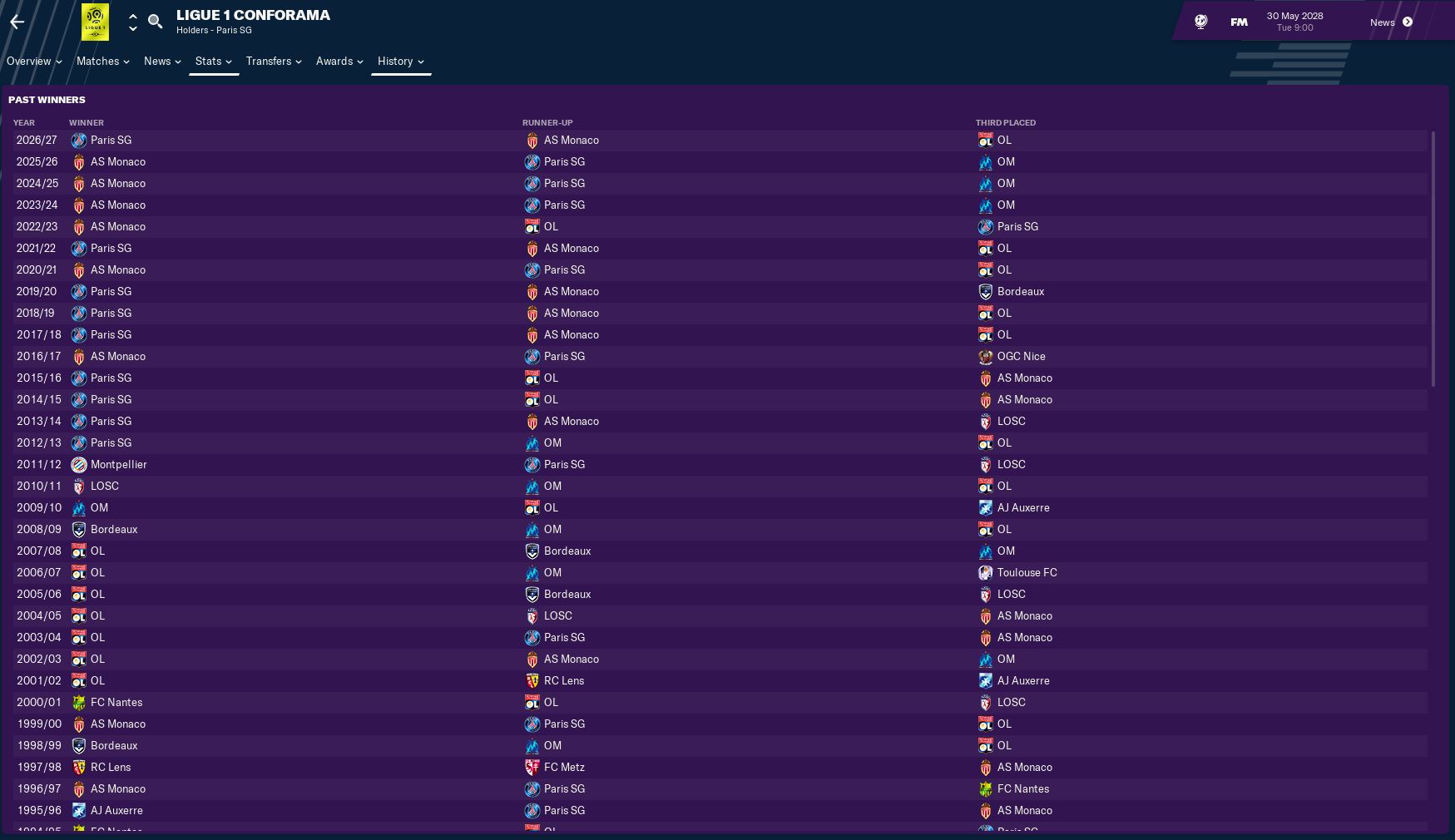The height and width of the screenshot is (840, 1455).
Task: Click the AS Monaco crest beside 2025/26 winner
Action: tap(79, 161)
